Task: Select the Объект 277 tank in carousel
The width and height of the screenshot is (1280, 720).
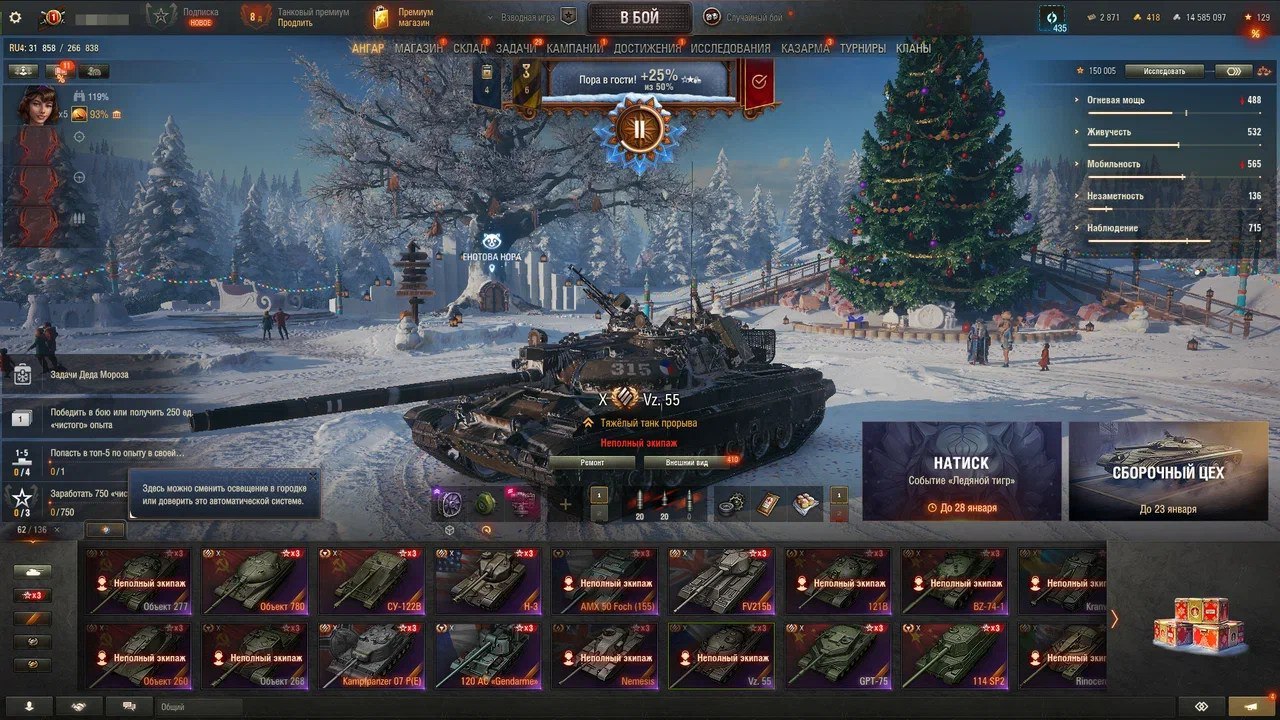Action: (x=137, y=580)
